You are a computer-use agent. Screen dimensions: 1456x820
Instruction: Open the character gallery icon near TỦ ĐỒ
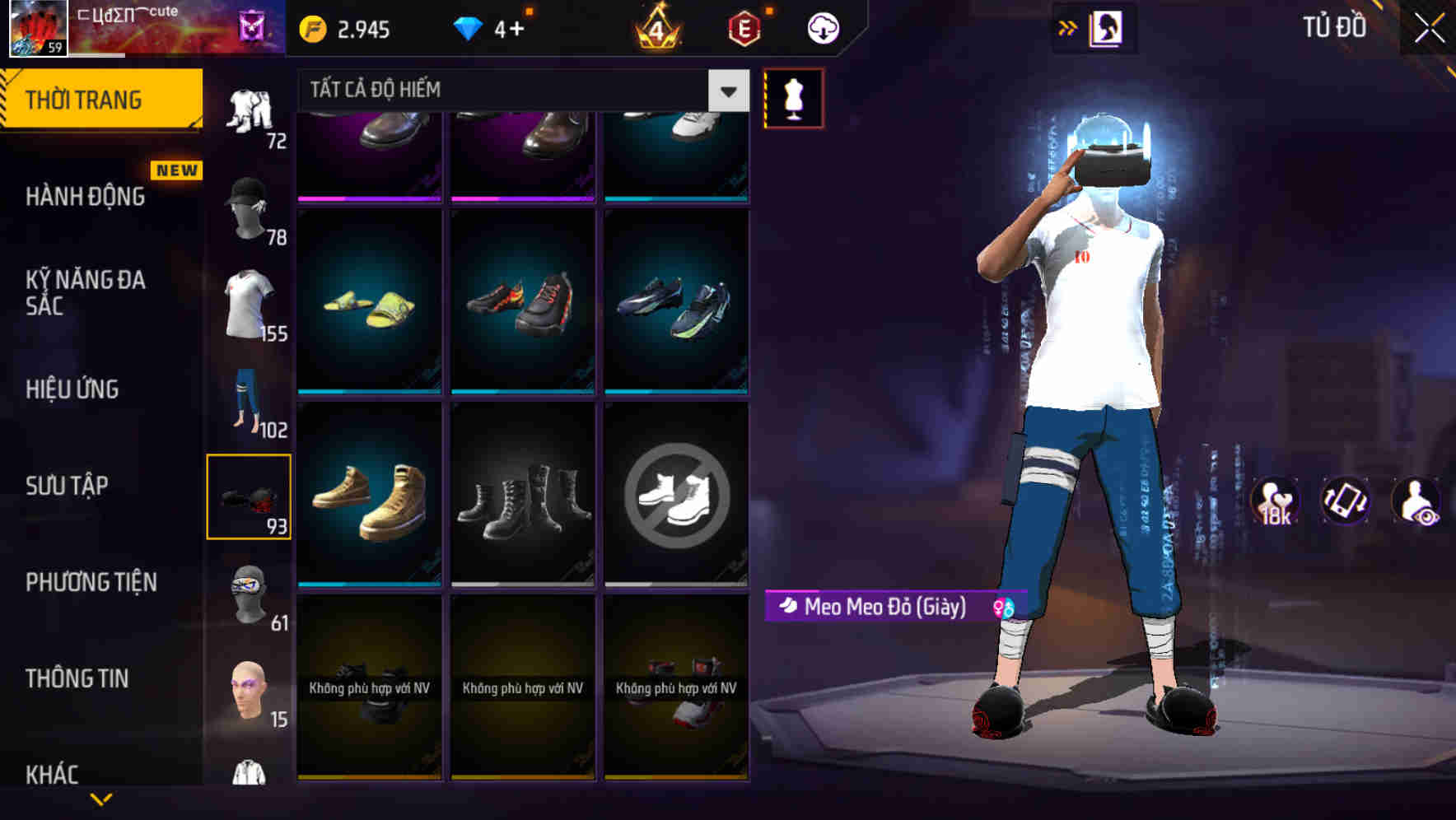1106,27
